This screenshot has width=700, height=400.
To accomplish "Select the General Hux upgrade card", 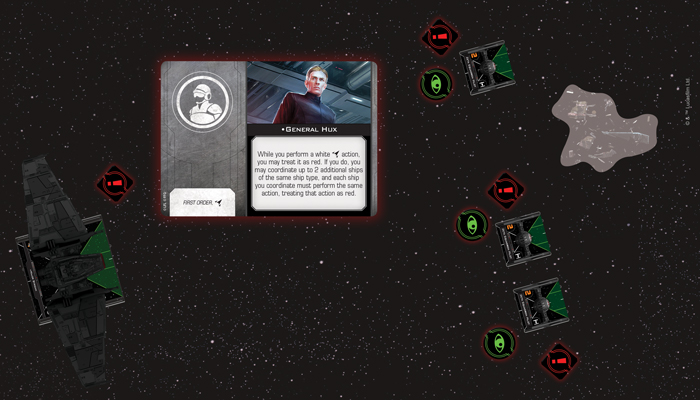I will pos(269,138).
